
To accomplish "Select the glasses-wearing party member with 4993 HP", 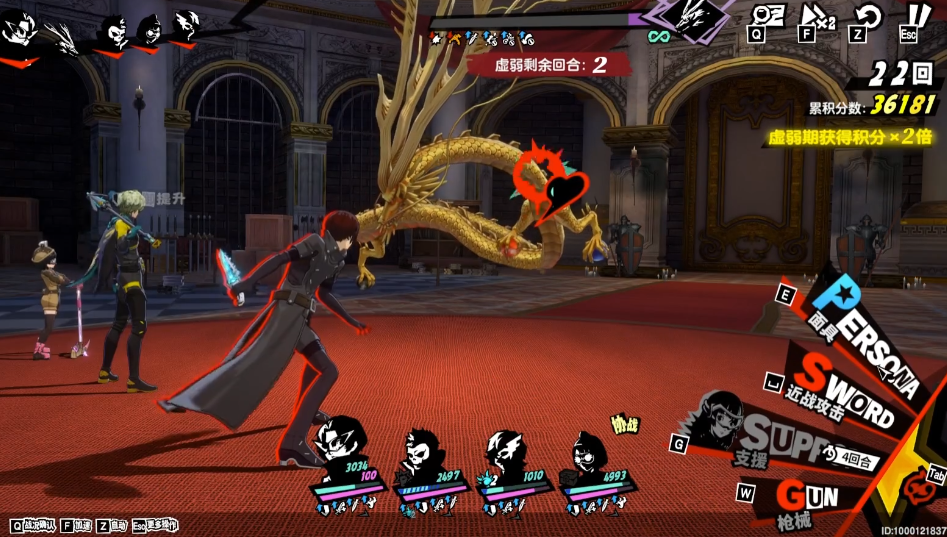I will tap(592, 454).
